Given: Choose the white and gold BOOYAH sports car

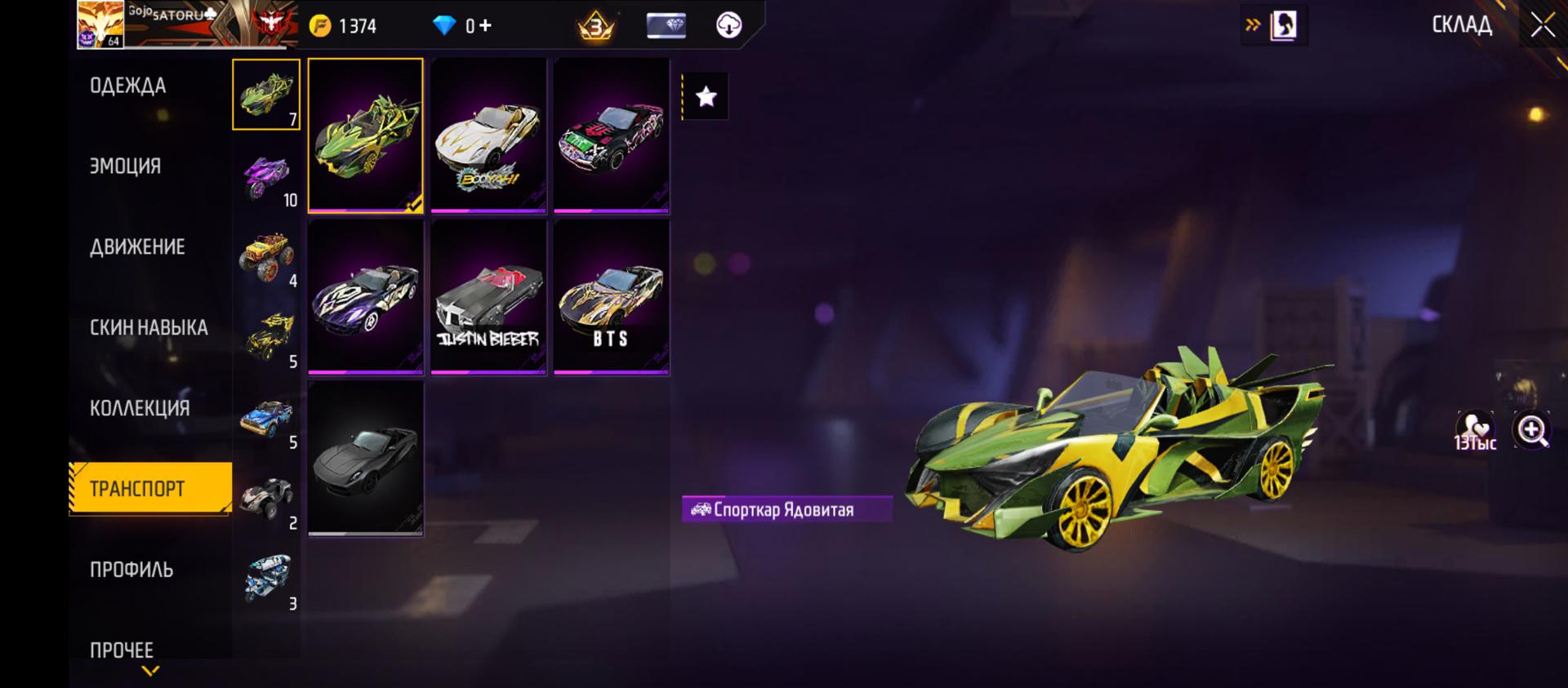Looking at the screenshot, I should pos(488,135).
